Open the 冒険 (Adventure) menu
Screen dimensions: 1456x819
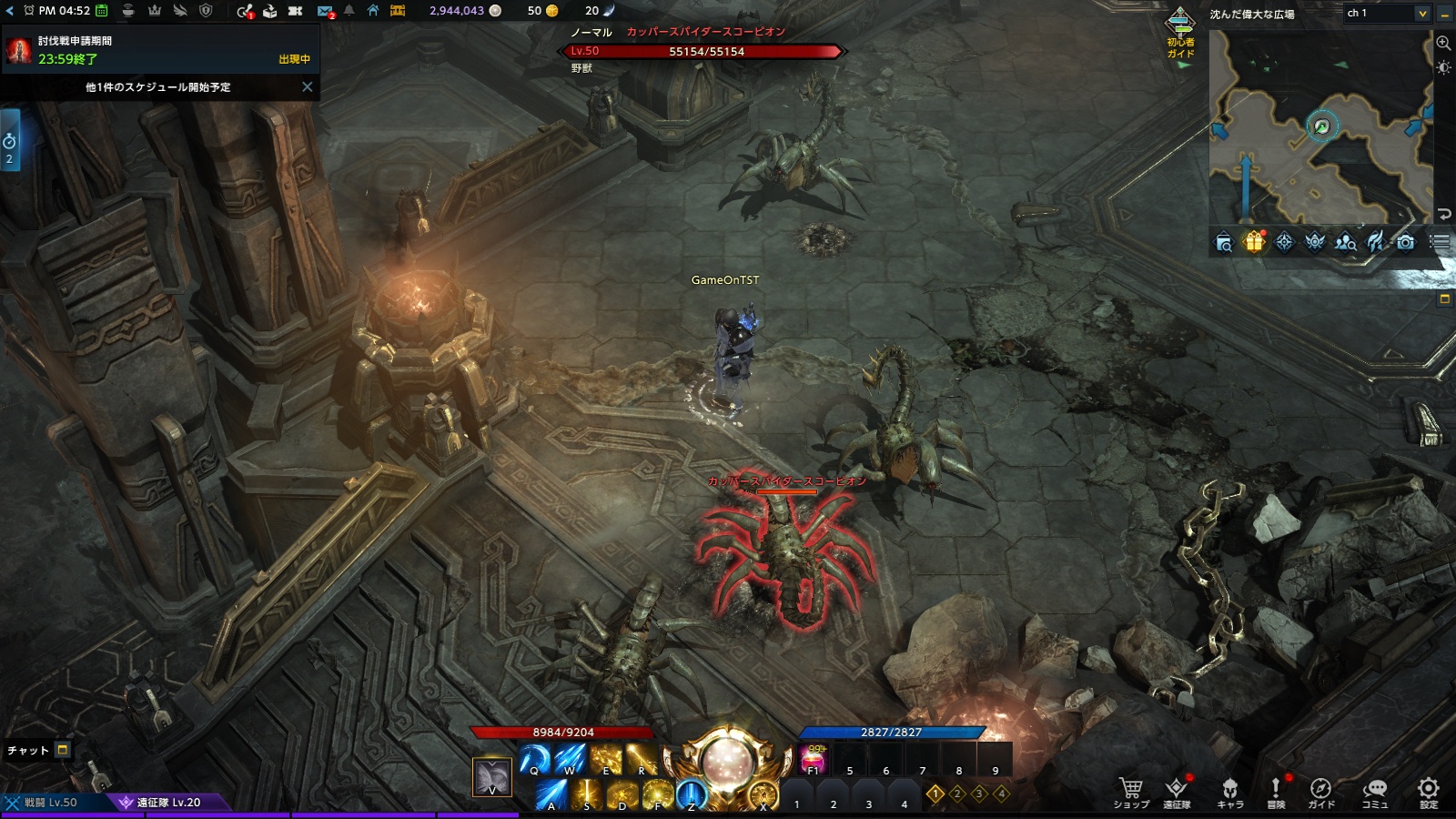(x=1276, y=791)
